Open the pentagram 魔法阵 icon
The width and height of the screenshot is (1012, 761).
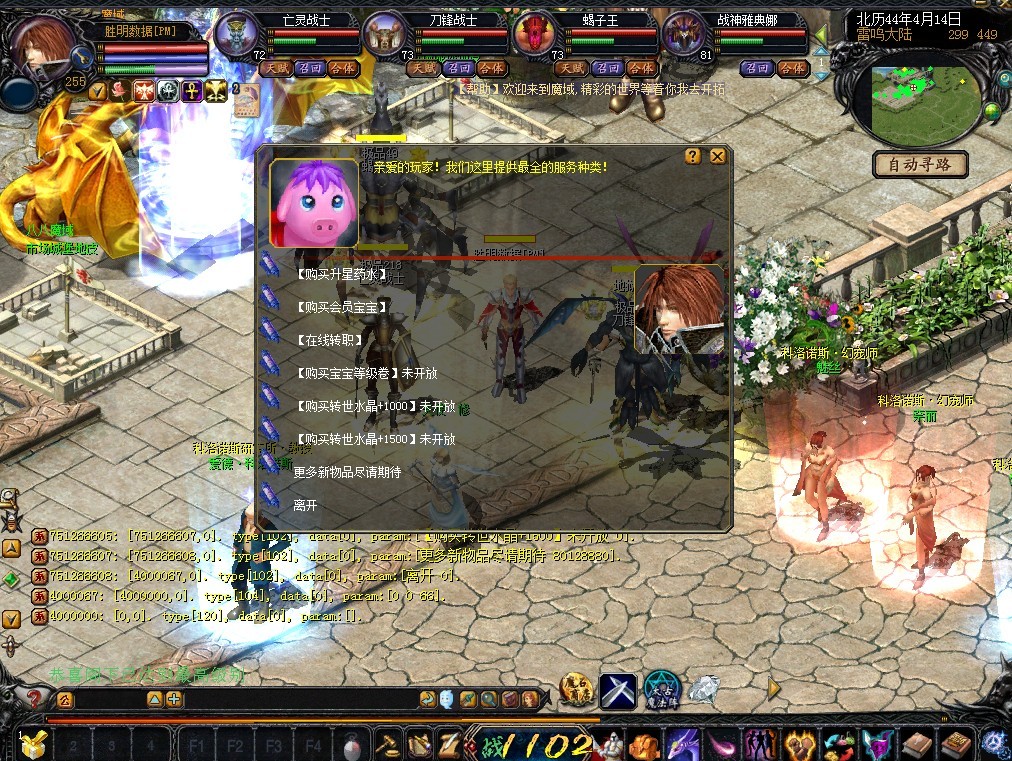click(661, 688)
